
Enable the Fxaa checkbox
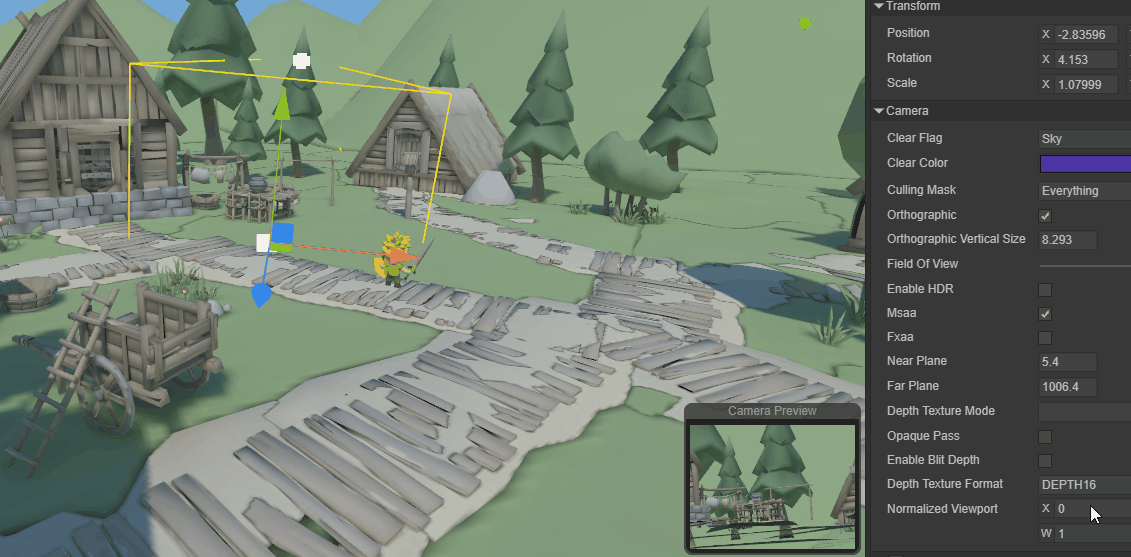(1045, 338)
